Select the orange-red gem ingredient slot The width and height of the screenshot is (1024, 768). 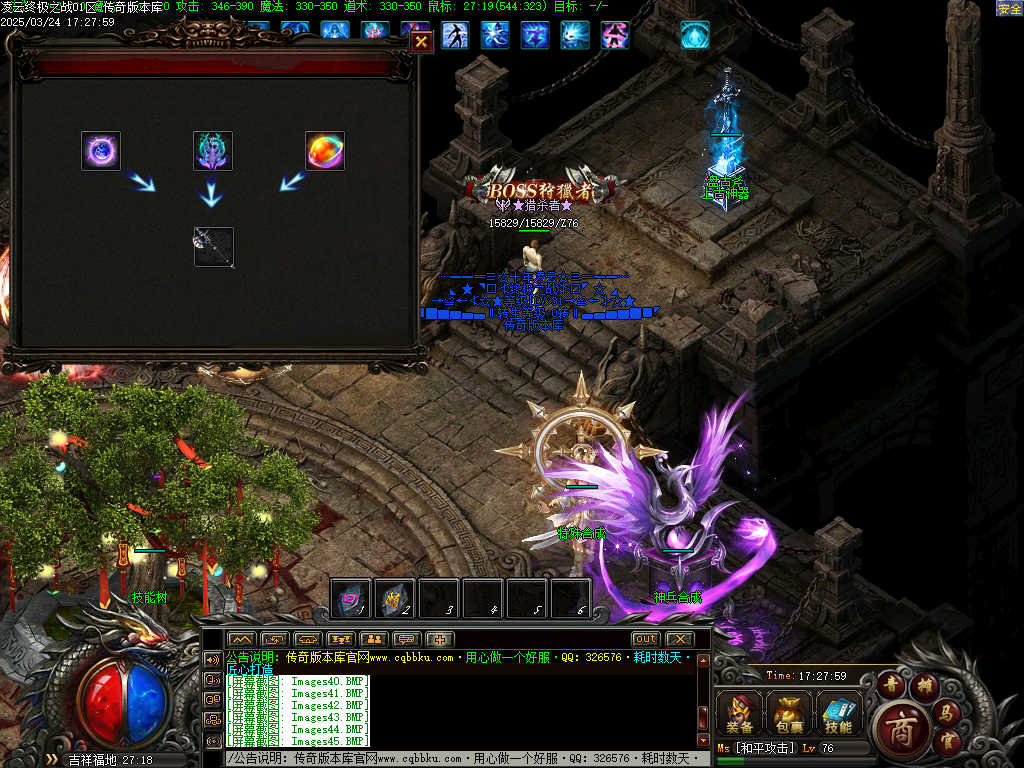pyautogui.click(x=325, y=151)
